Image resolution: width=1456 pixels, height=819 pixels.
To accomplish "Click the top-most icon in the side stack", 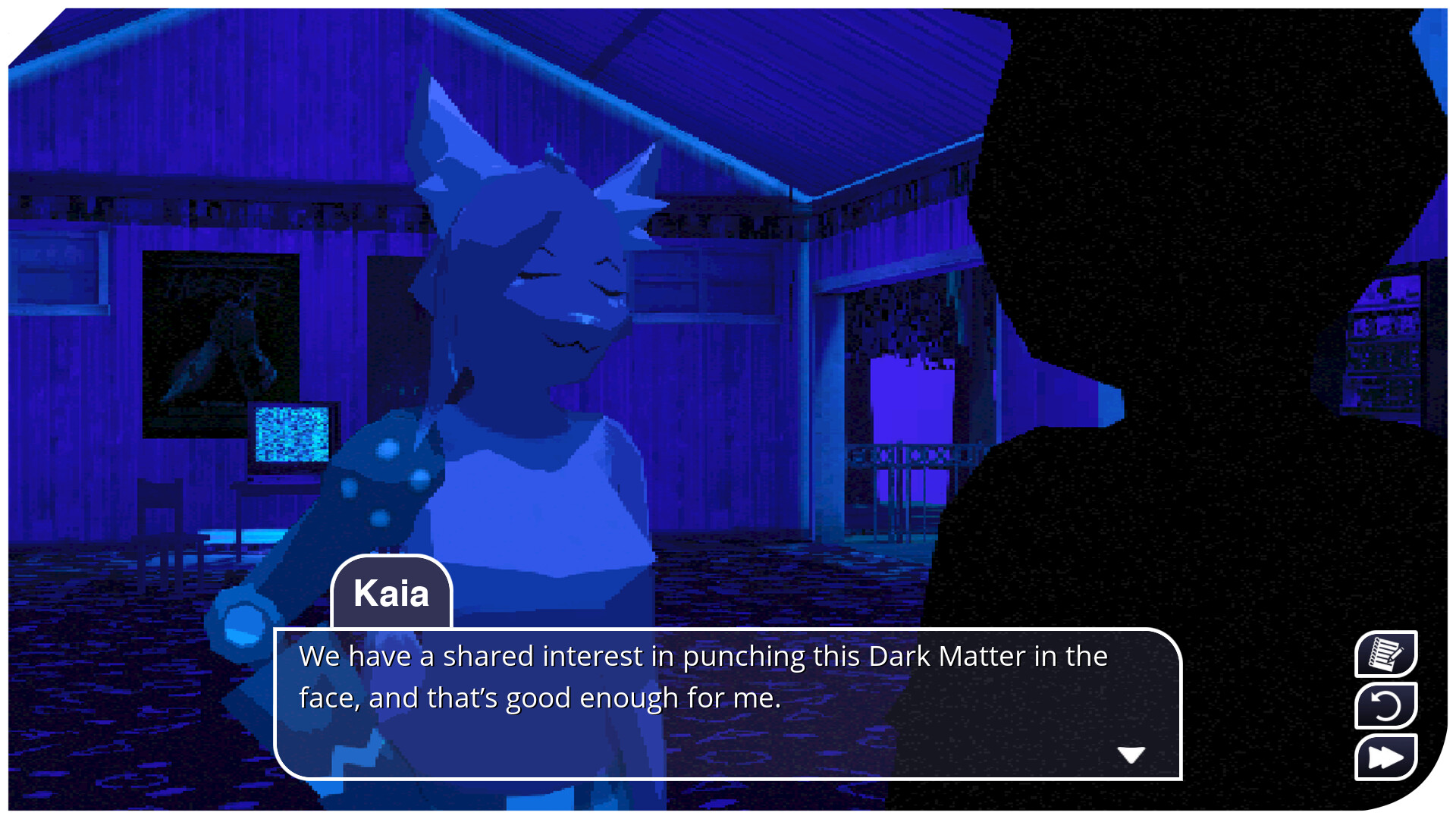I will coord(1385,654).
